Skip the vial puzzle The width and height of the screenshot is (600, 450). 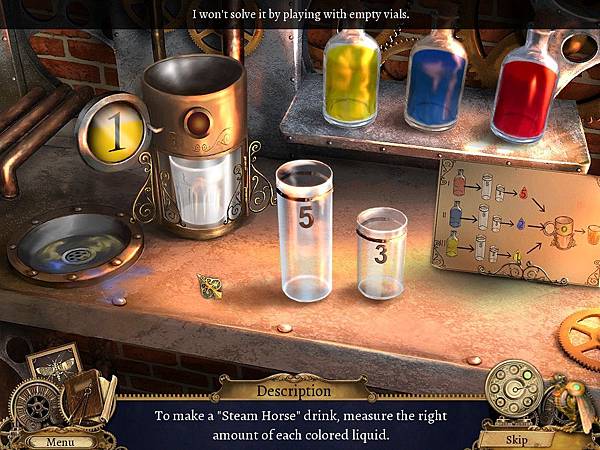(518, 439)
